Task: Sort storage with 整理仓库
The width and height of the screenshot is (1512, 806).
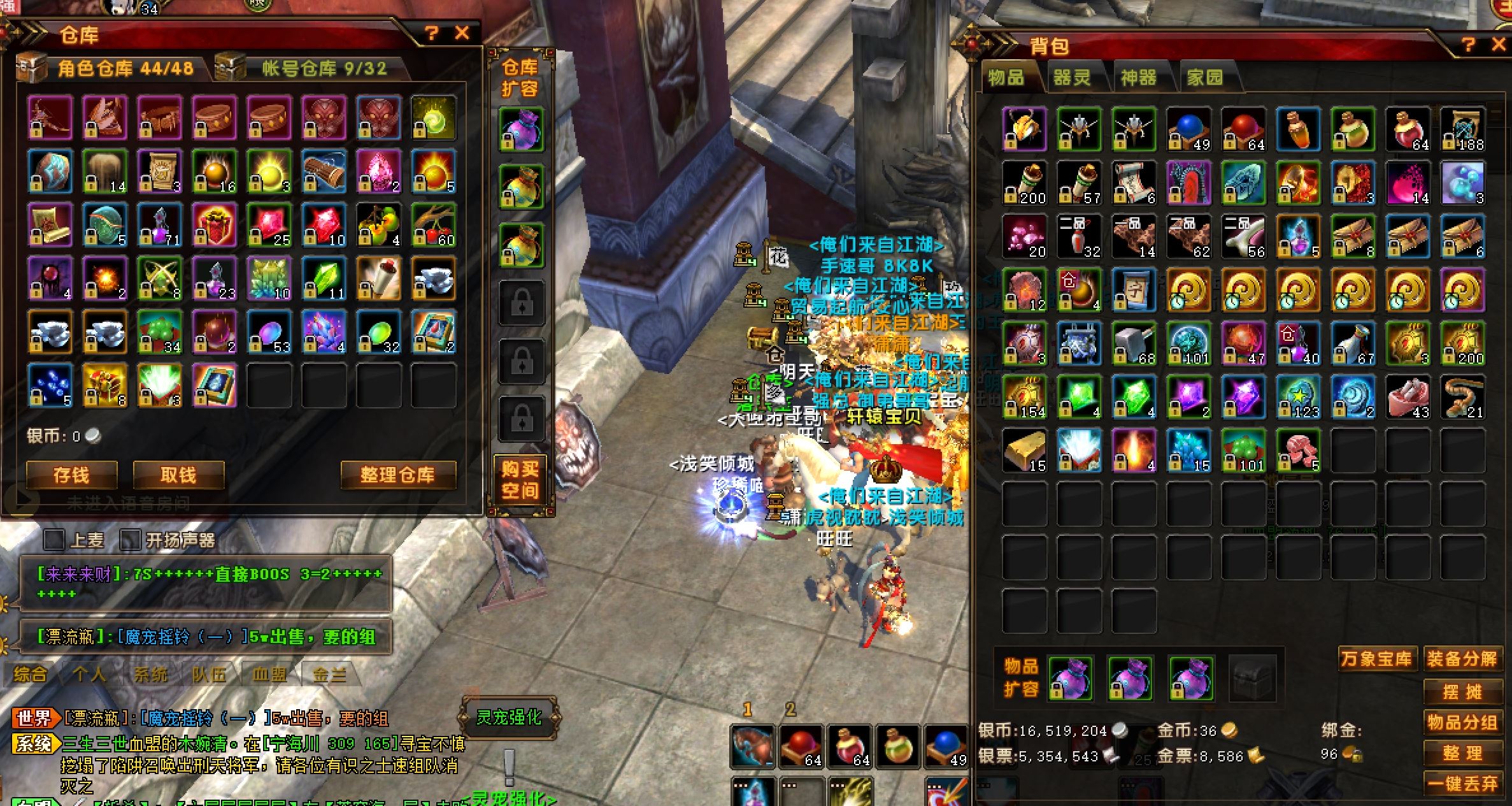Action: coord(397,475)
